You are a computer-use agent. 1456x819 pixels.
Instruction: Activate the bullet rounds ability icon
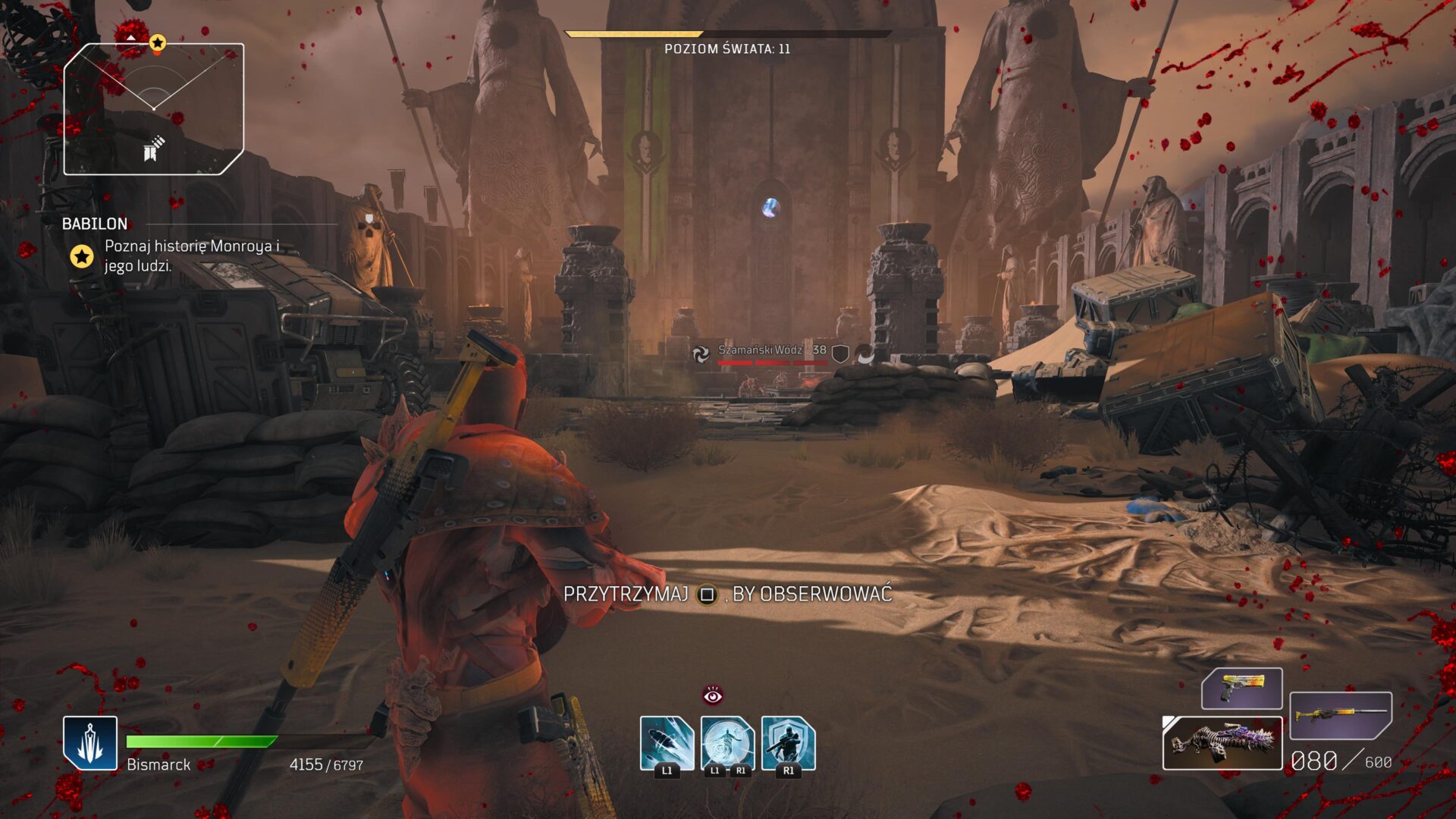[x=667, y=743]
